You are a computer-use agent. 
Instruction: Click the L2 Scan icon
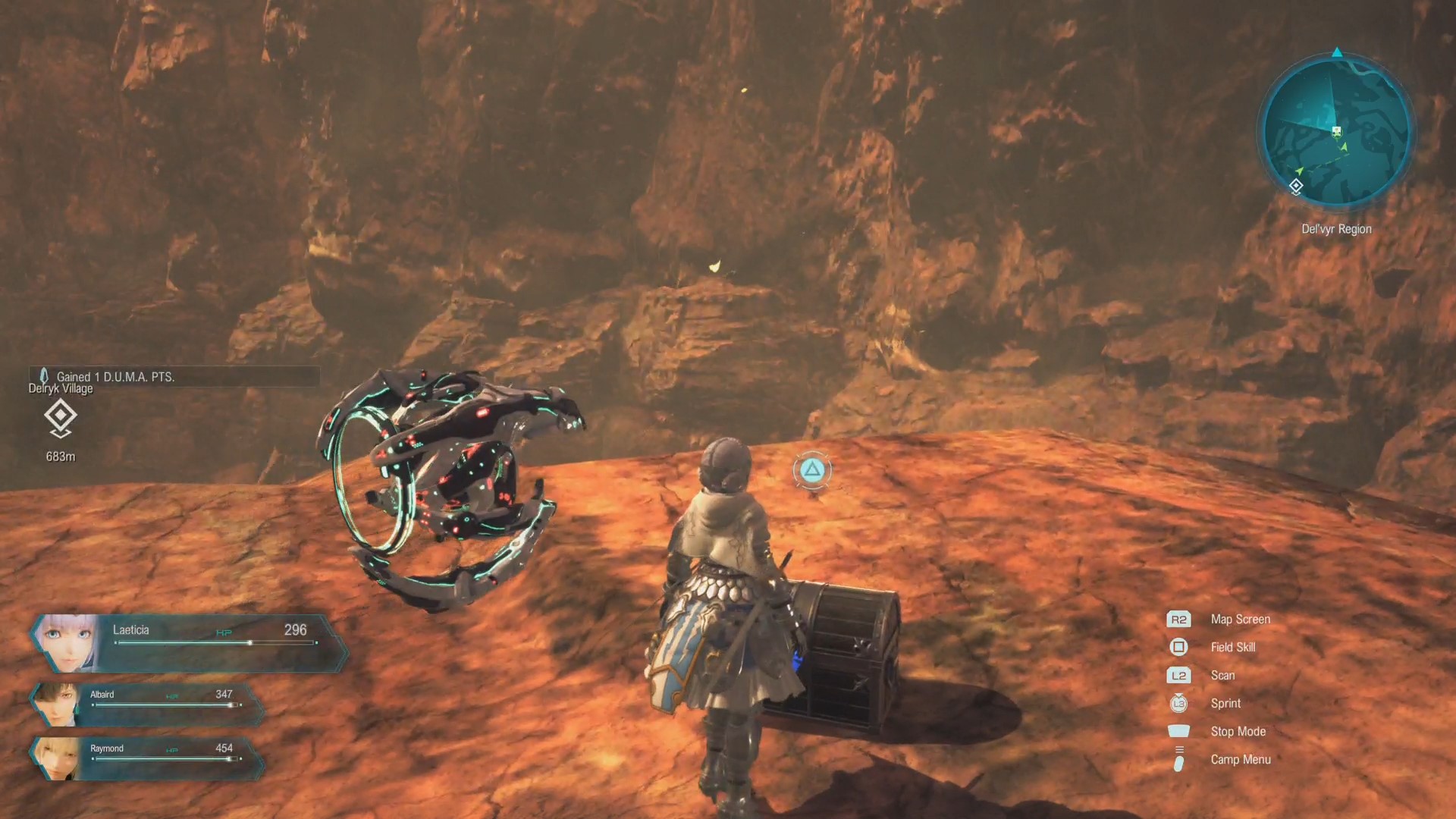pyautogui.click(x=1178, y=675)
